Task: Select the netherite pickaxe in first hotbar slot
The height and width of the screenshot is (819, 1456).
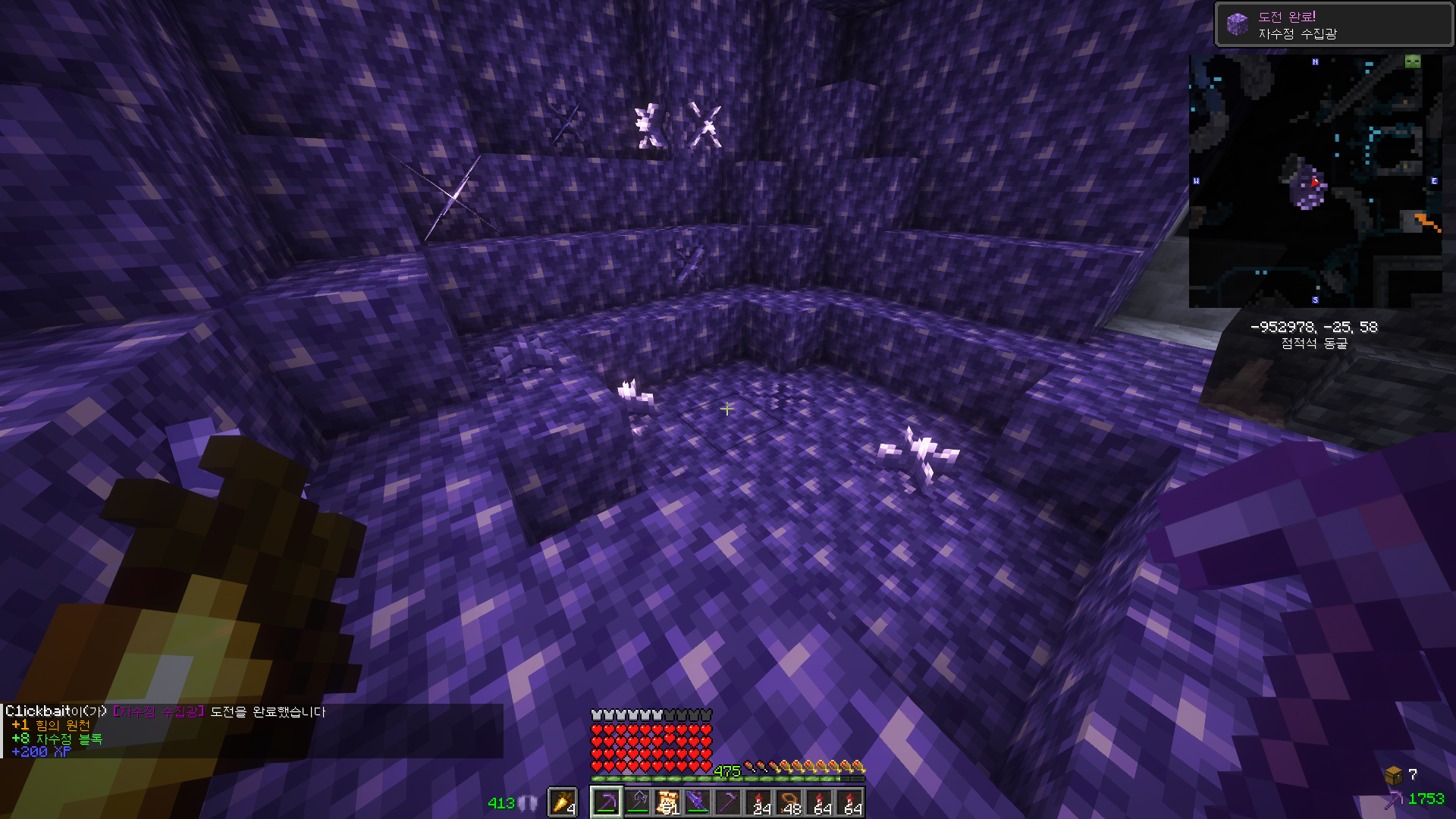Action: tap(605, 802)
